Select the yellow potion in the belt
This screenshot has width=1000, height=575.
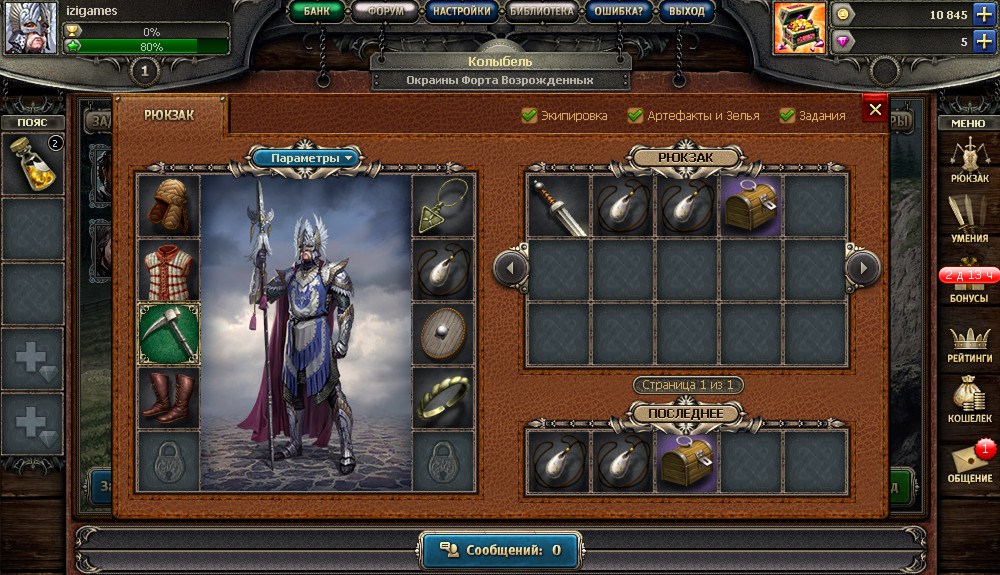[x=32, y=163]
